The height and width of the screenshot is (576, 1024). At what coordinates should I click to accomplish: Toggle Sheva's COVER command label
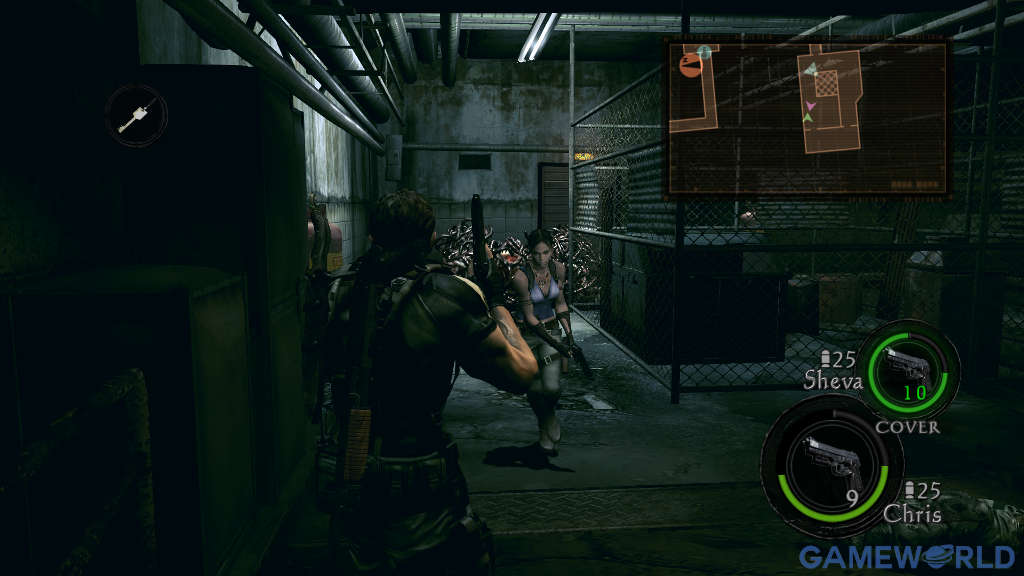pos(907,427)
